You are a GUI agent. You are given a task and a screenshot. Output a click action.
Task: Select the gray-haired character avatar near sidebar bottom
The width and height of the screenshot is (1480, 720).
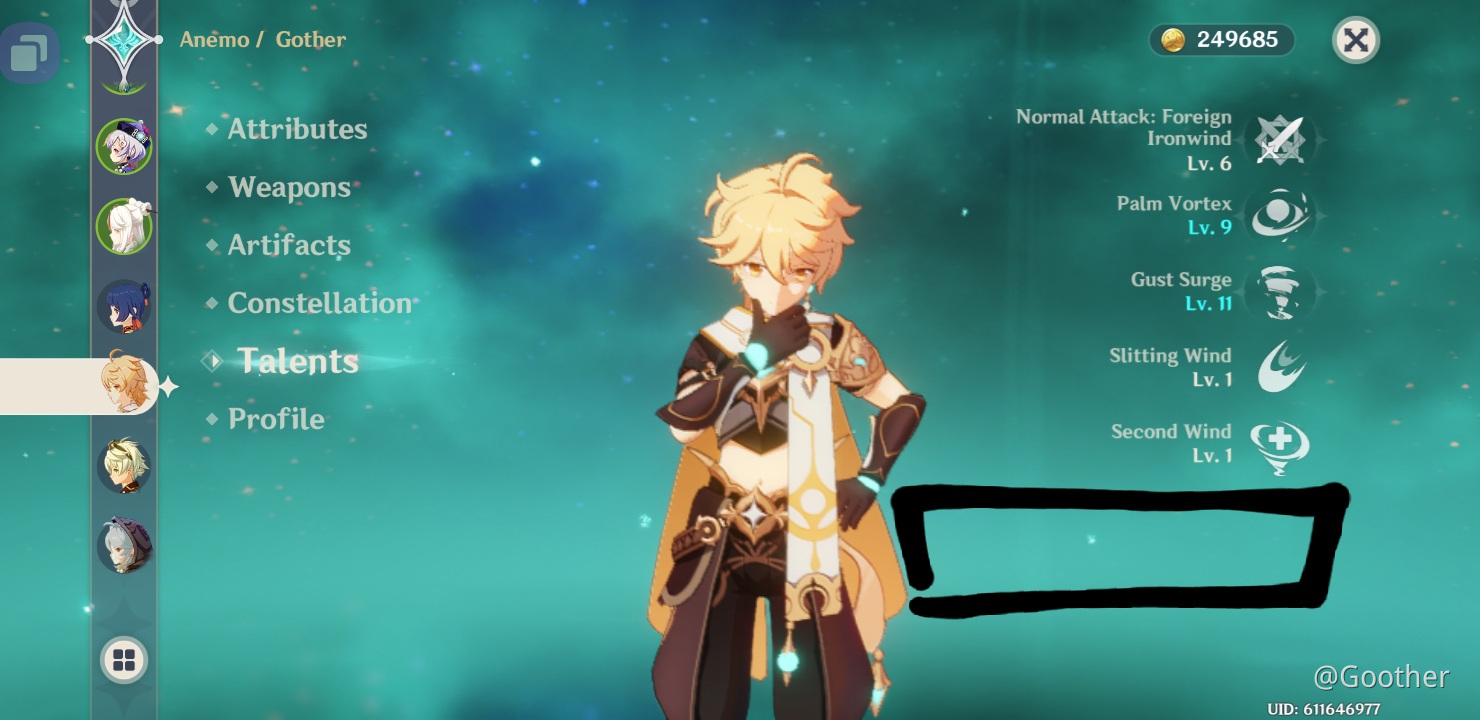(124, 543)
